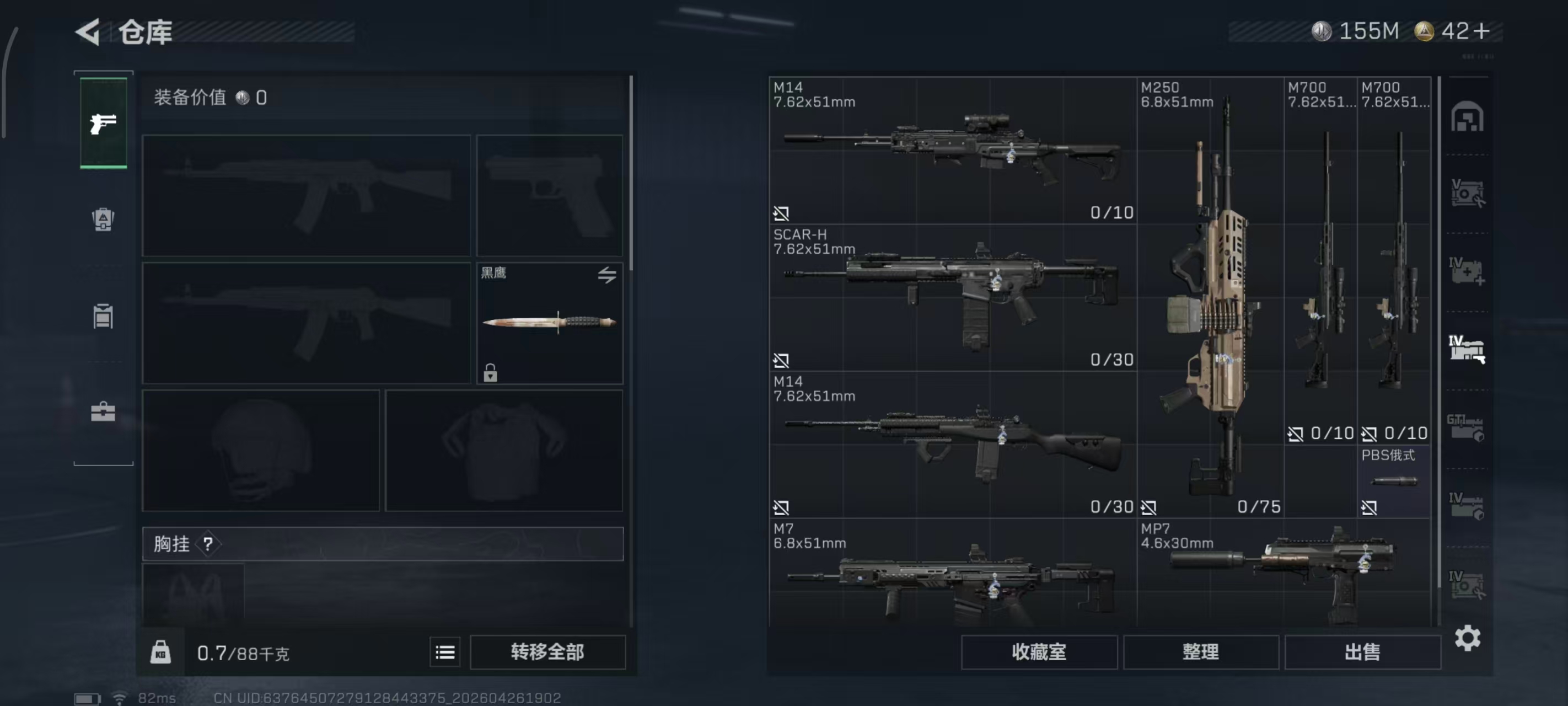Open the settings gear at bottom right
Viewport: 1568px width, 706px height.
coord(1468,637)
